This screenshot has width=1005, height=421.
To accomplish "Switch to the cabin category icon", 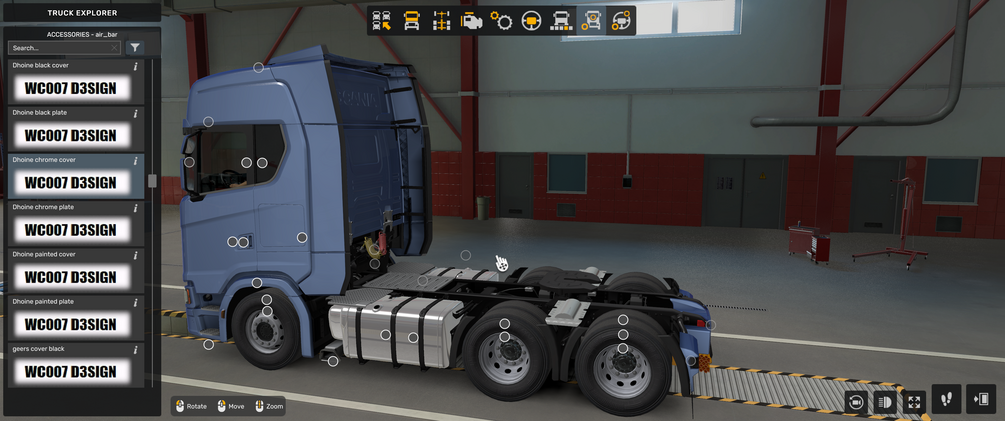I will tap(411, 20).
